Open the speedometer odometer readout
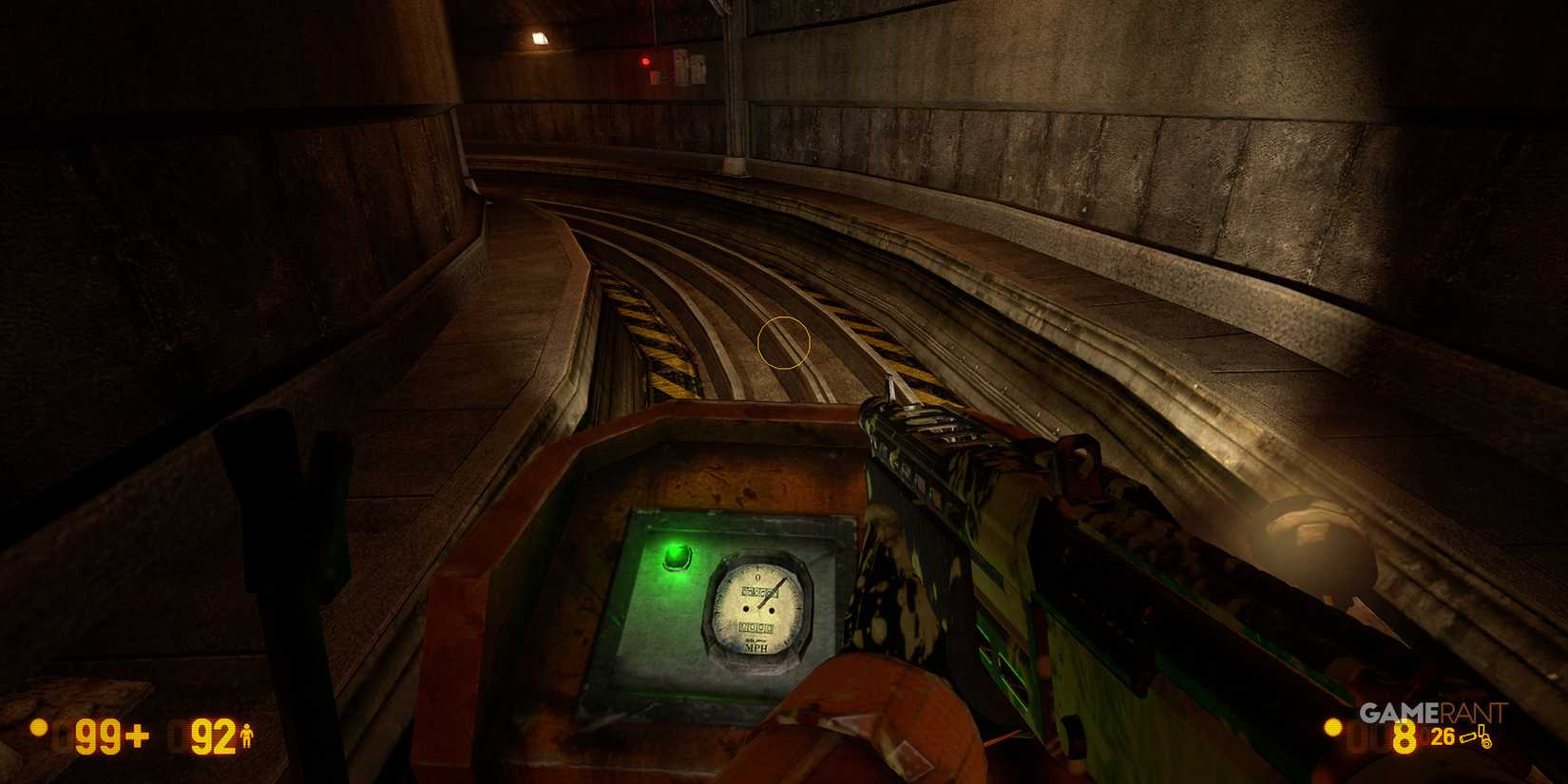 pyautogui.click(x=757, y=627)
